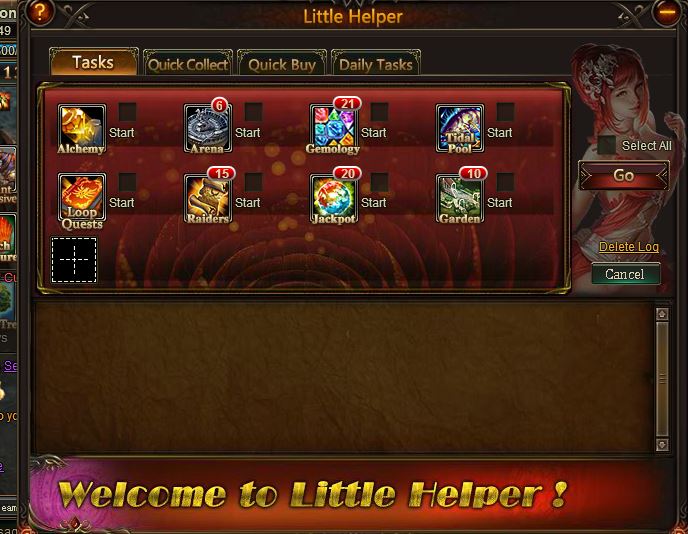Pick the Jackpot task icon
The width and height of the screenshot is (688, 534).
click(x=333, y=198)
